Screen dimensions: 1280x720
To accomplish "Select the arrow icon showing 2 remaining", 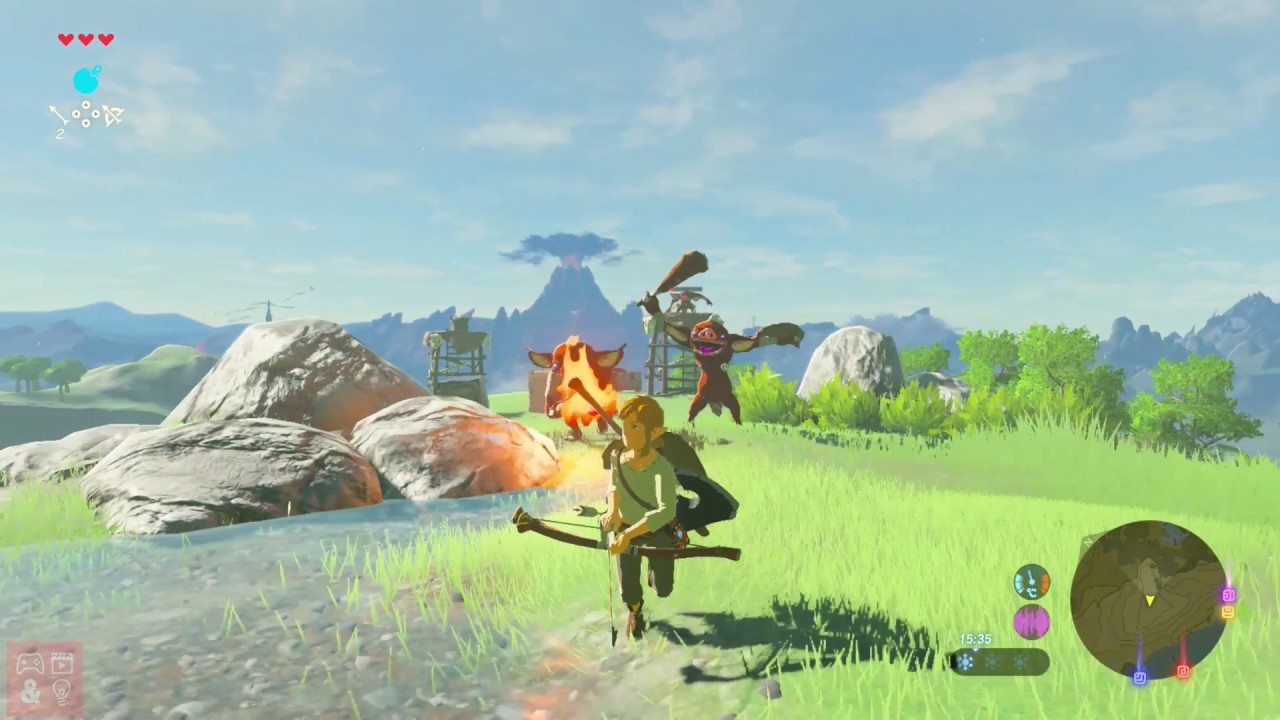I will (60, 115).
